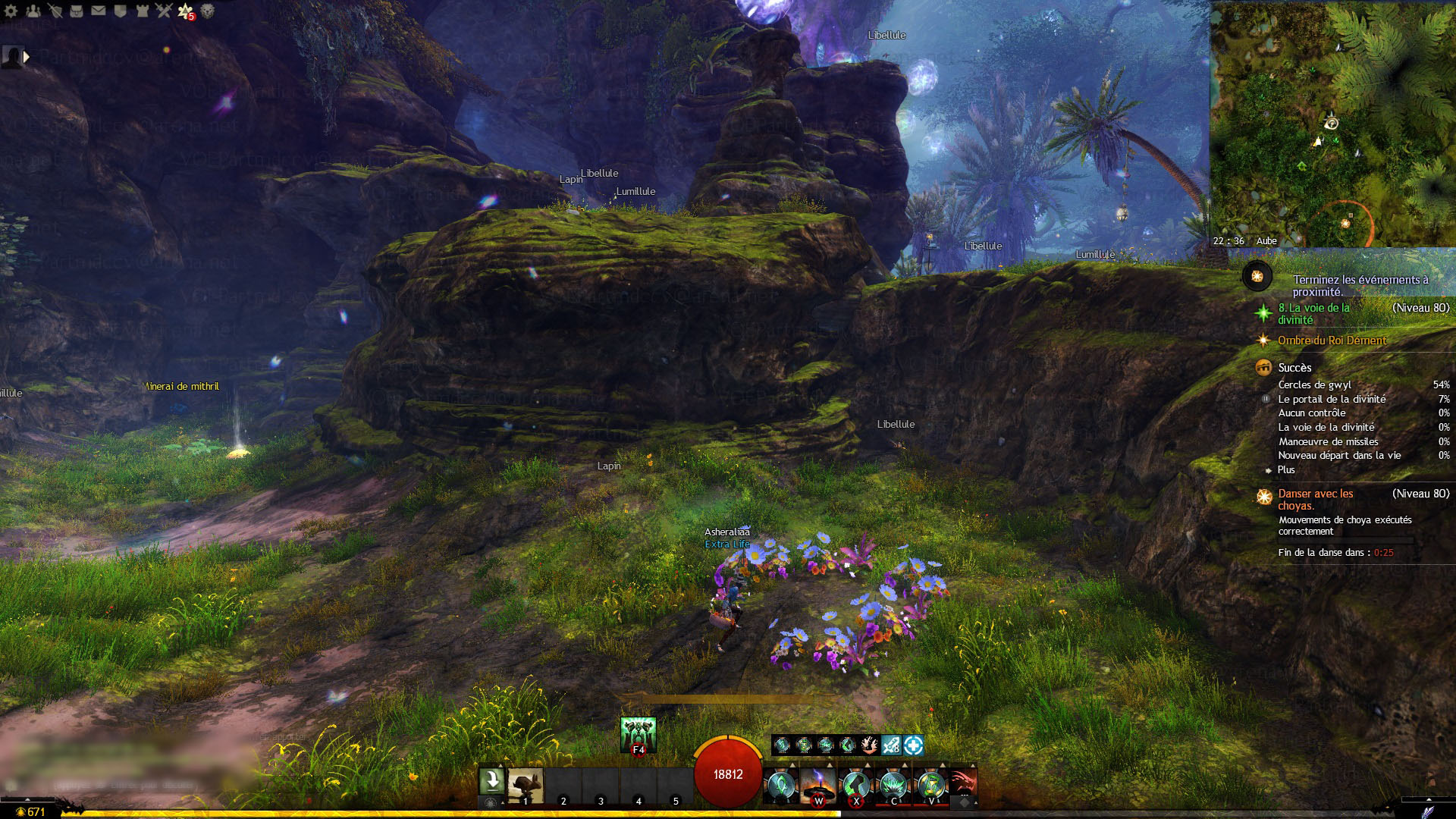Expand achievements with the Plus link
Viewport: 1456px width, 819px height.
coord(1286,470)
